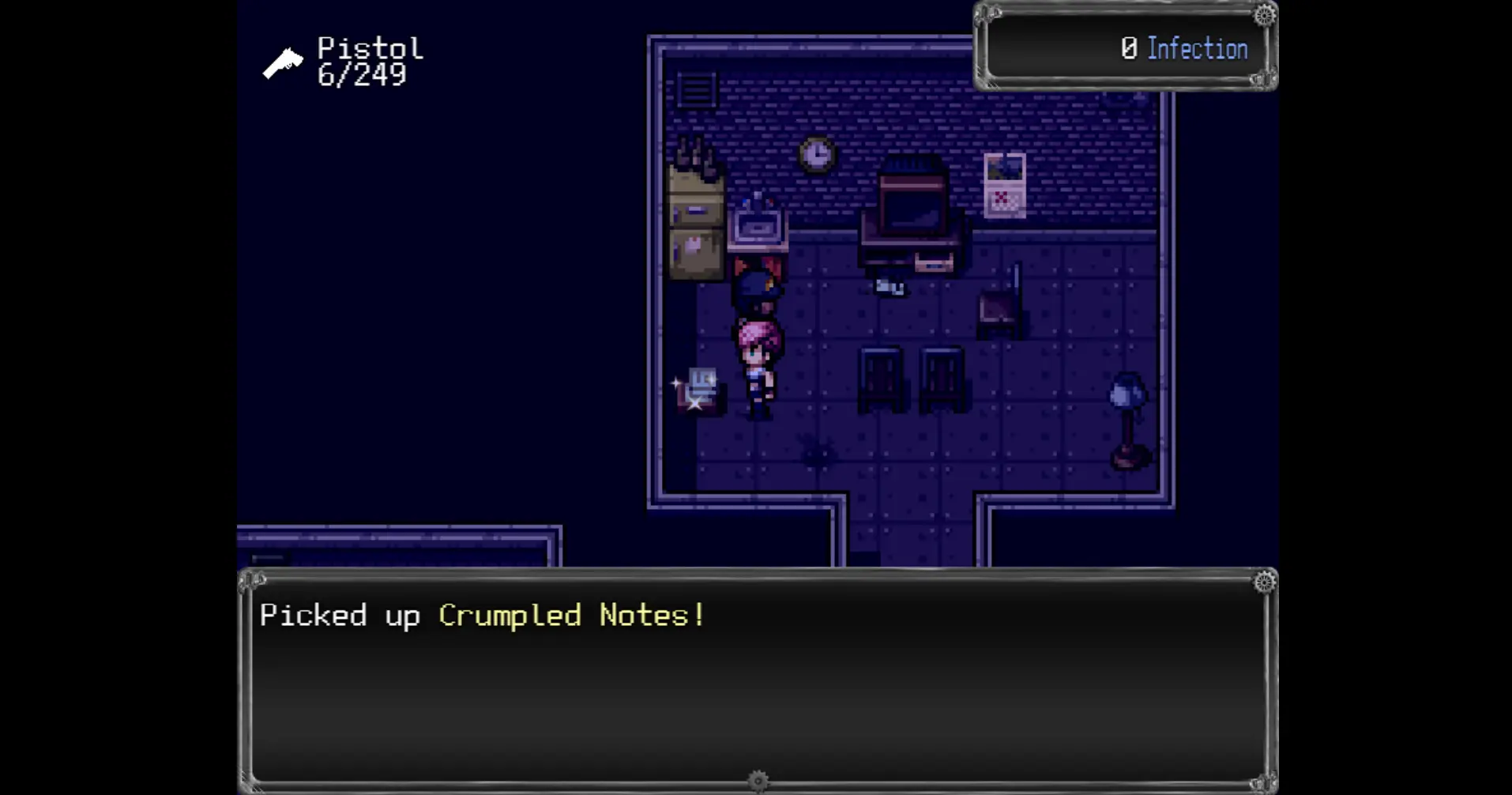The height and width of the screenshot is (795, 1512).
Task: Select the Pistol weapon icon
Action: point(283,63)
